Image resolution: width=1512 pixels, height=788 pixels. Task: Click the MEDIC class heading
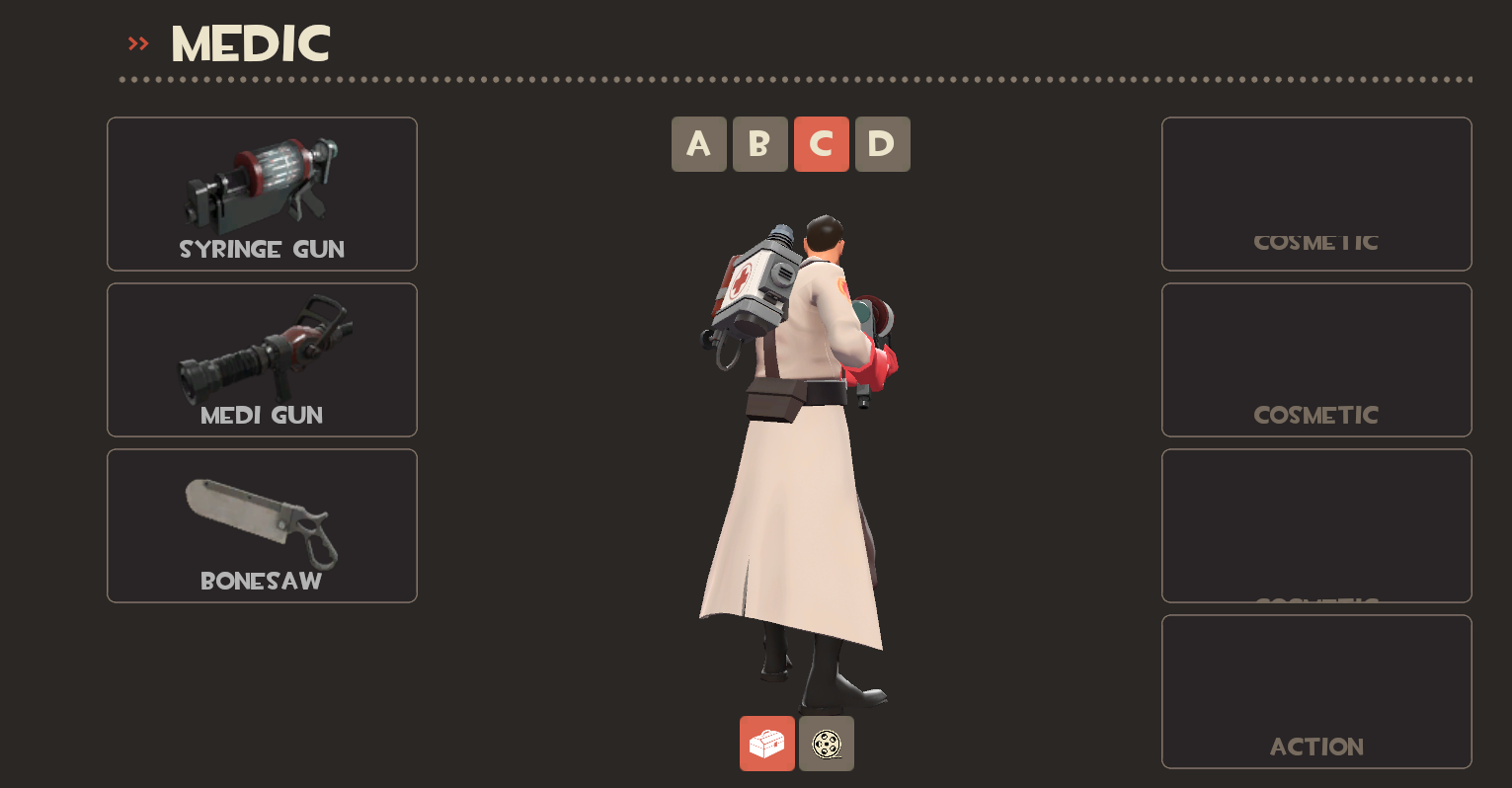pos(249,42)
